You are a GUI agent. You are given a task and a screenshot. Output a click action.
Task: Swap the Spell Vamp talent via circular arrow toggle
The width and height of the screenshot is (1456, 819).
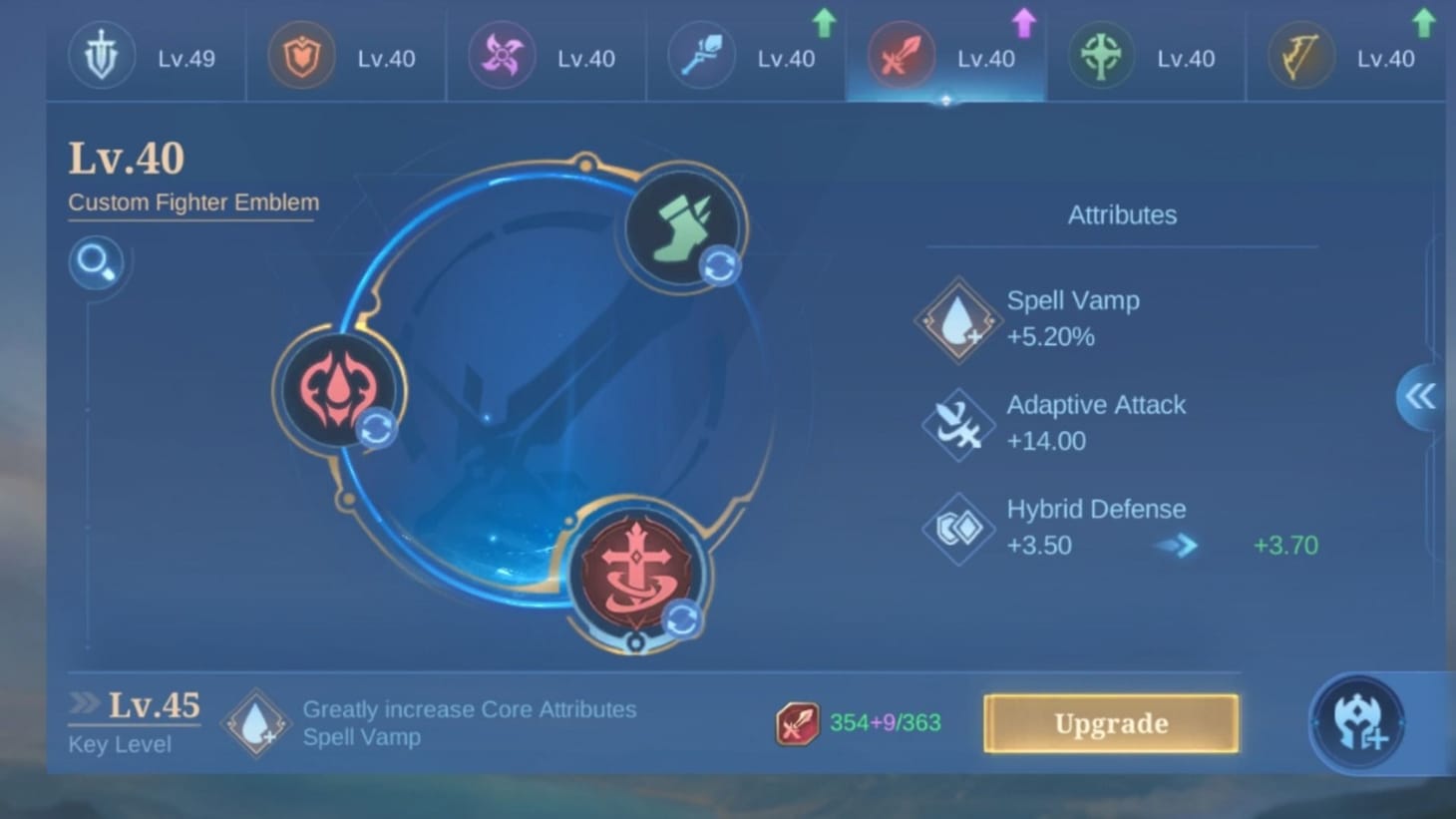coord(377,429)
